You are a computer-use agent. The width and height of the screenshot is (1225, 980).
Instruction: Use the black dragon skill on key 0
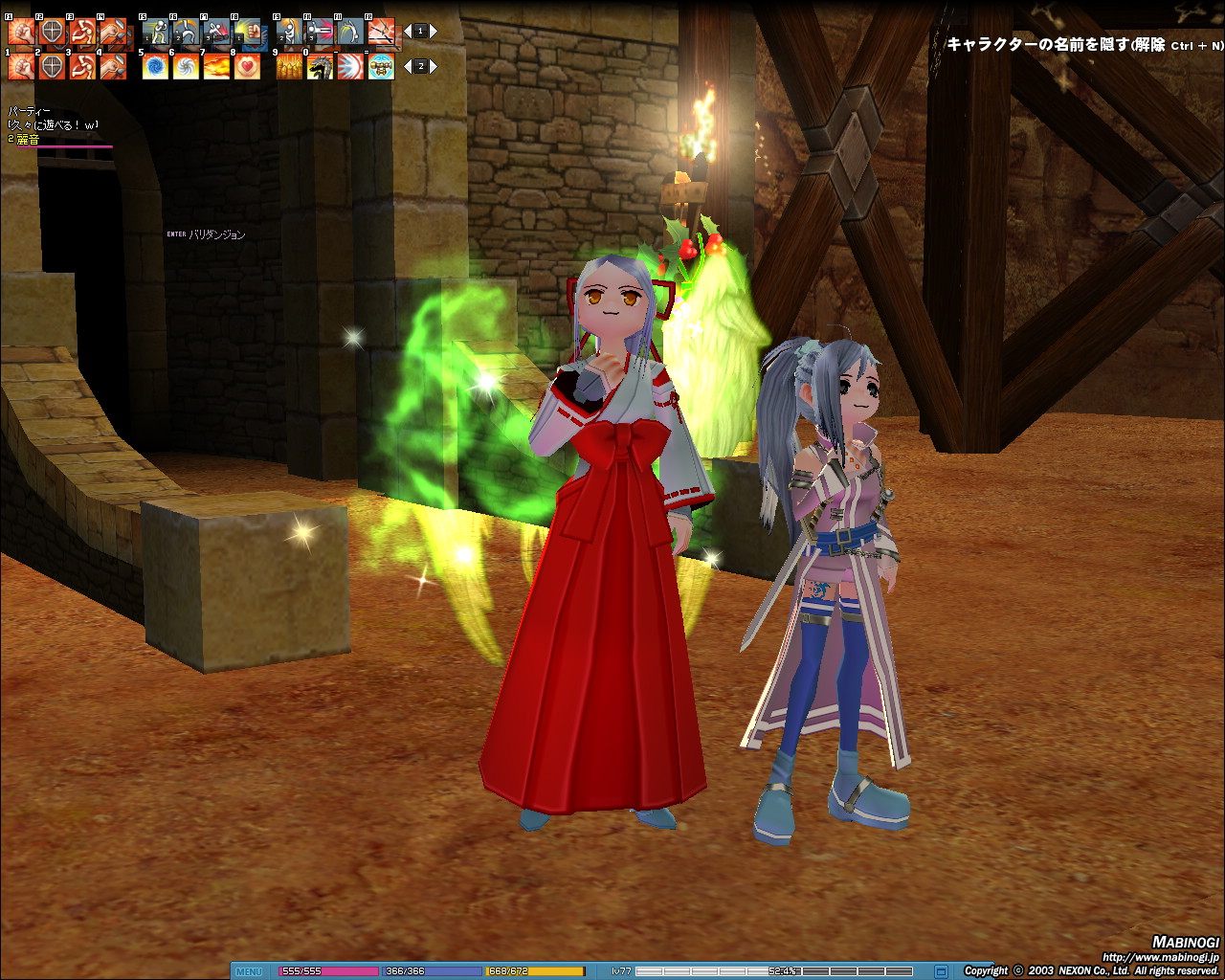320,67
